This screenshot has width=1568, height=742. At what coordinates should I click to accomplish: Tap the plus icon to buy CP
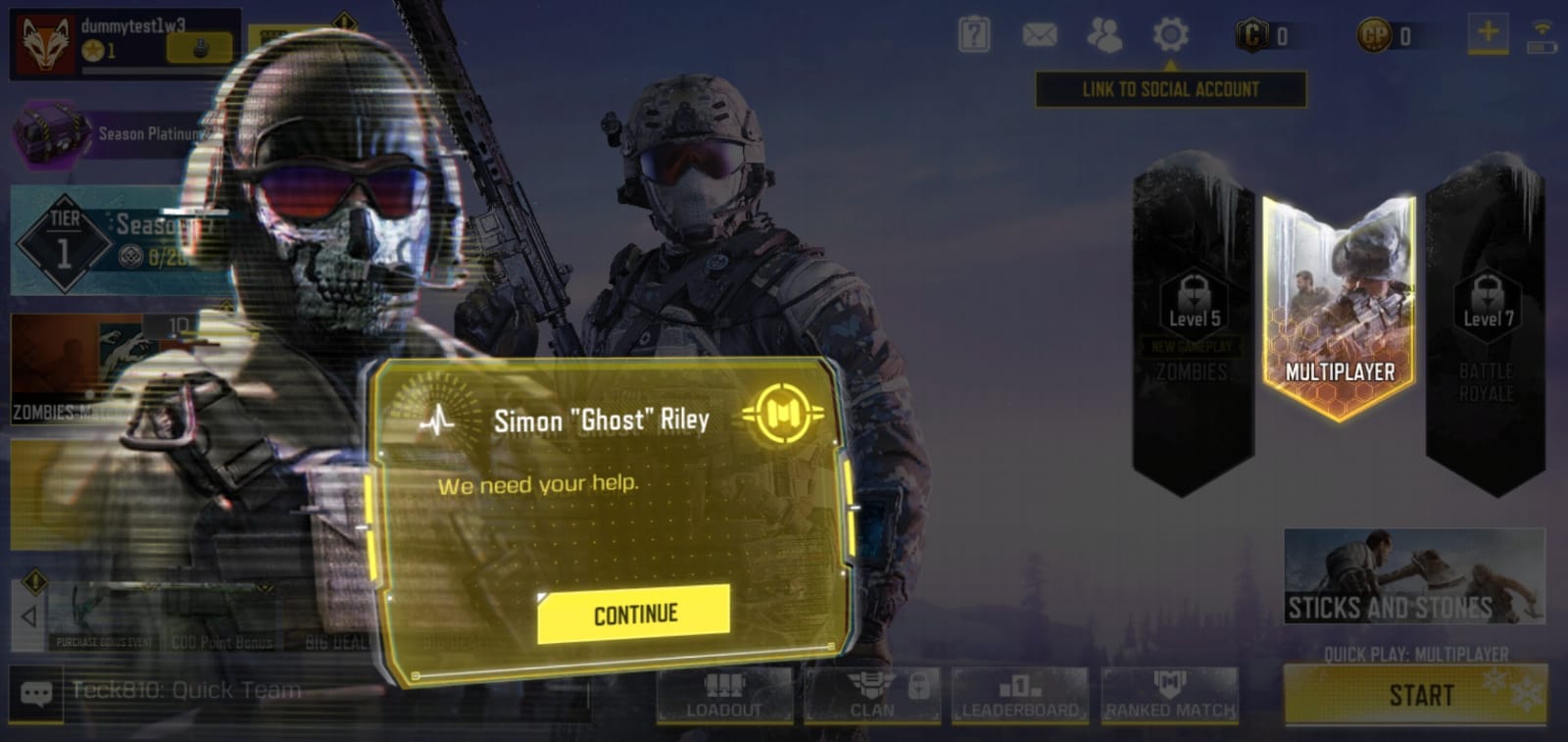[1487, 32]
